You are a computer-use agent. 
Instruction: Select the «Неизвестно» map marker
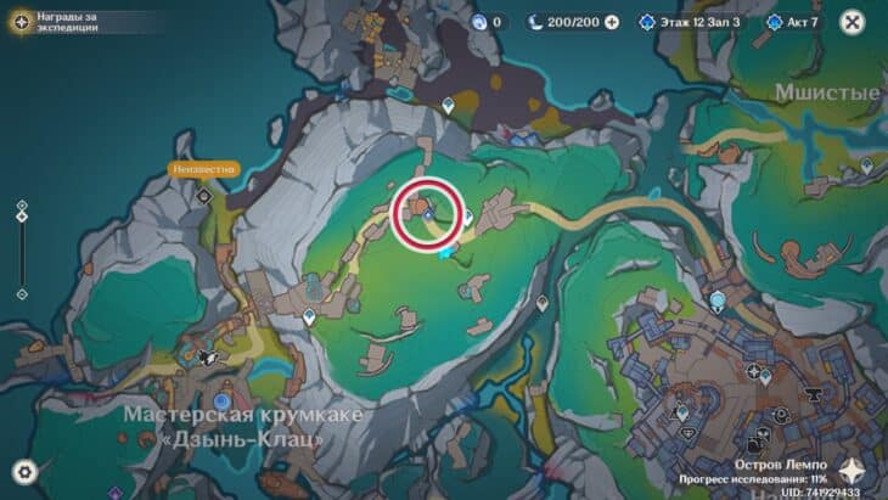point(203,170)
